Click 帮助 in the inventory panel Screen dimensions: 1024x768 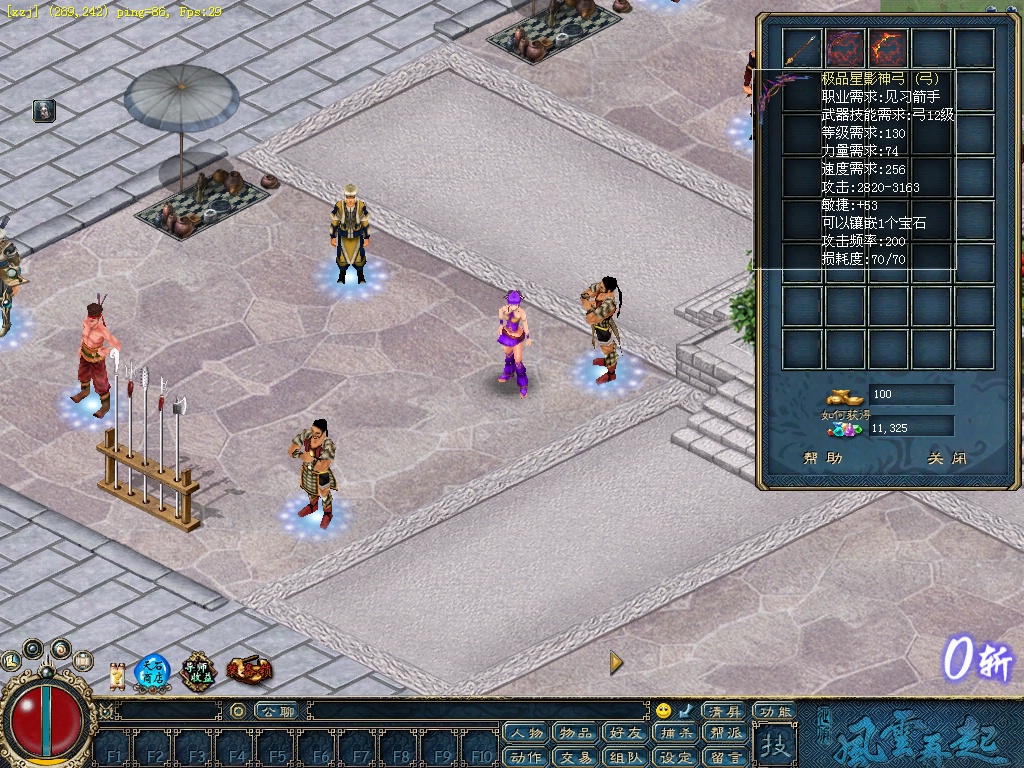point(822,459)
